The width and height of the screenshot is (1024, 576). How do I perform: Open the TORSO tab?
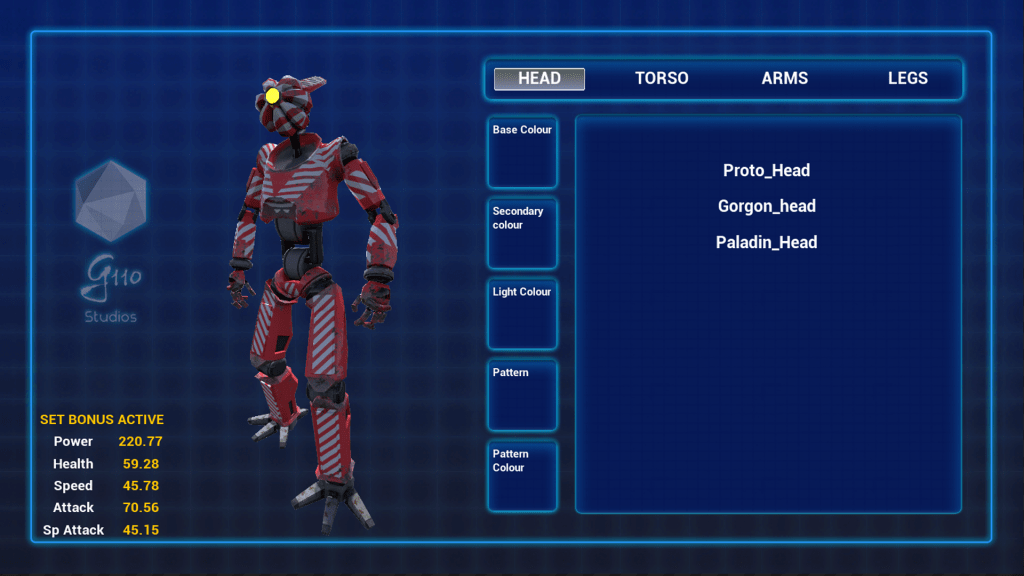click(662, 79)
